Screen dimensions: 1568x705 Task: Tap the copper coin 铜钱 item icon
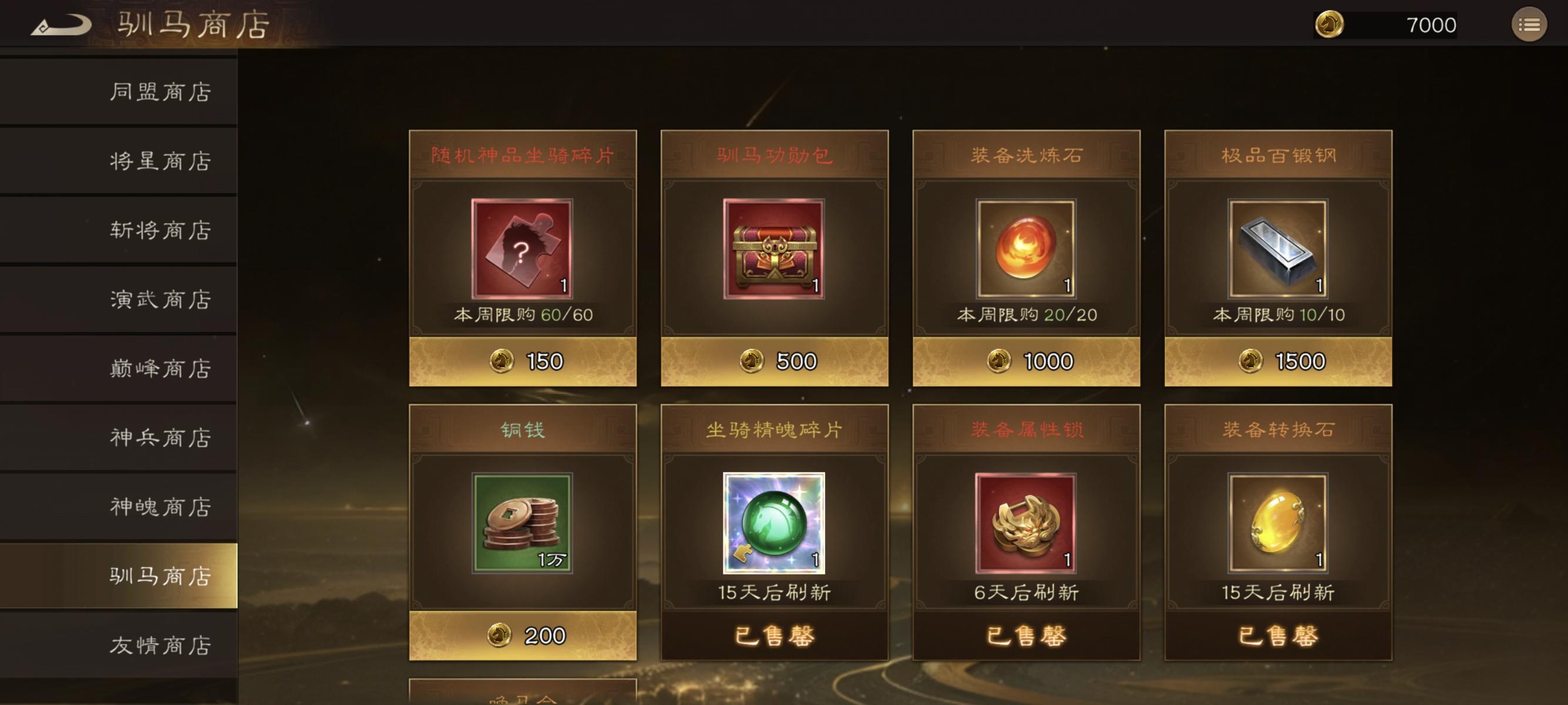(x=522, y=522)
